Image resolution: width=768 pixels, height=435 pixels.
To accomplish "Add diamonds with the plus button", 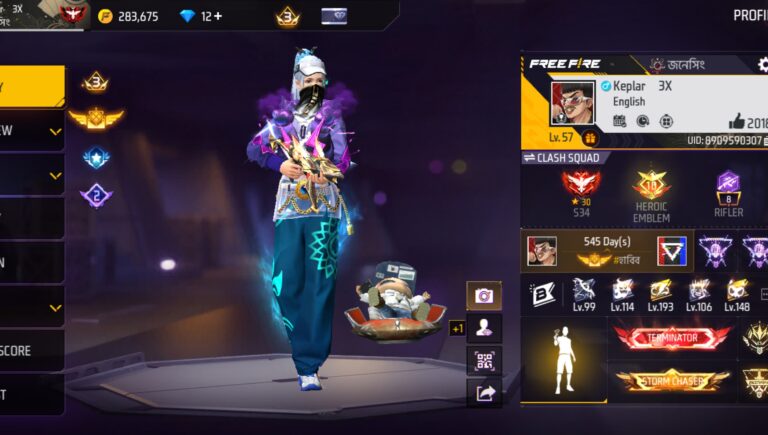I will 217,16.
